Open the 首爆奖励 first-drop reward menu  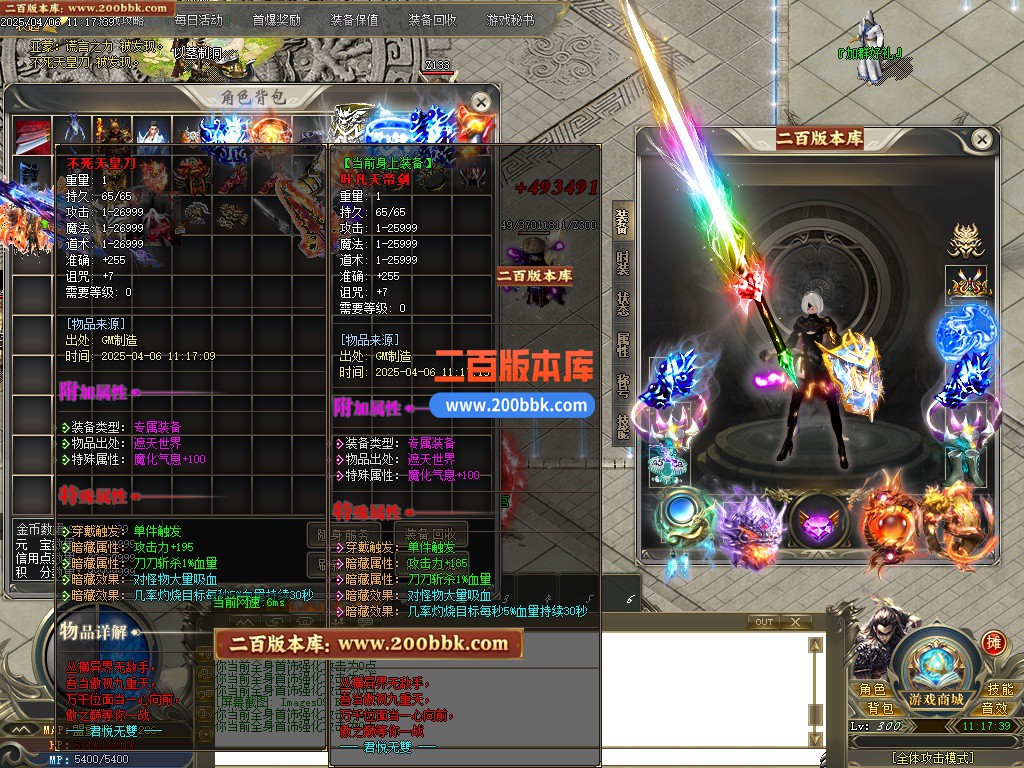tap(277, 19)
